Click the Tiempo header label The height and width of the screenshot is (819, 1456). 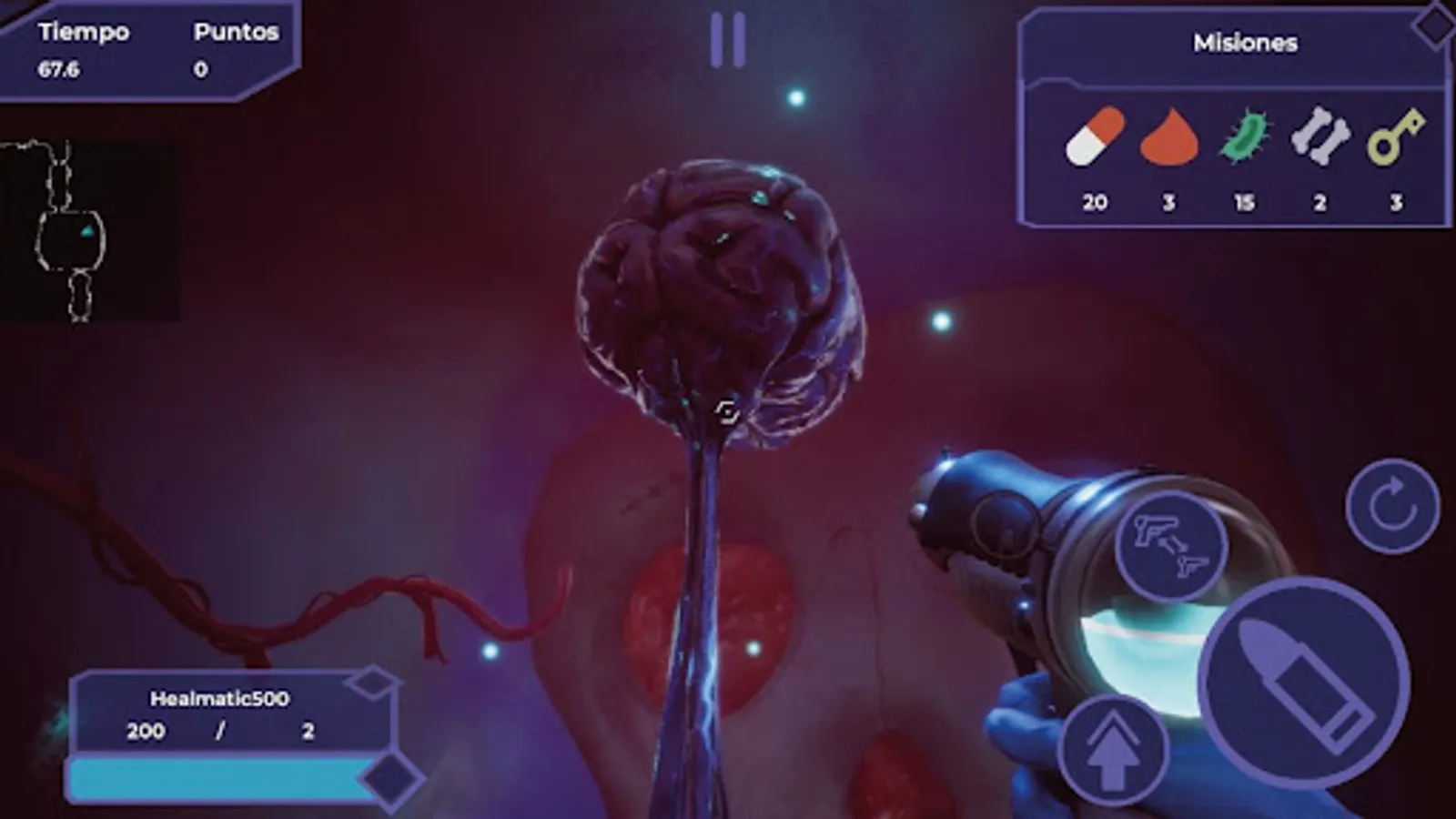click(84, 30)
